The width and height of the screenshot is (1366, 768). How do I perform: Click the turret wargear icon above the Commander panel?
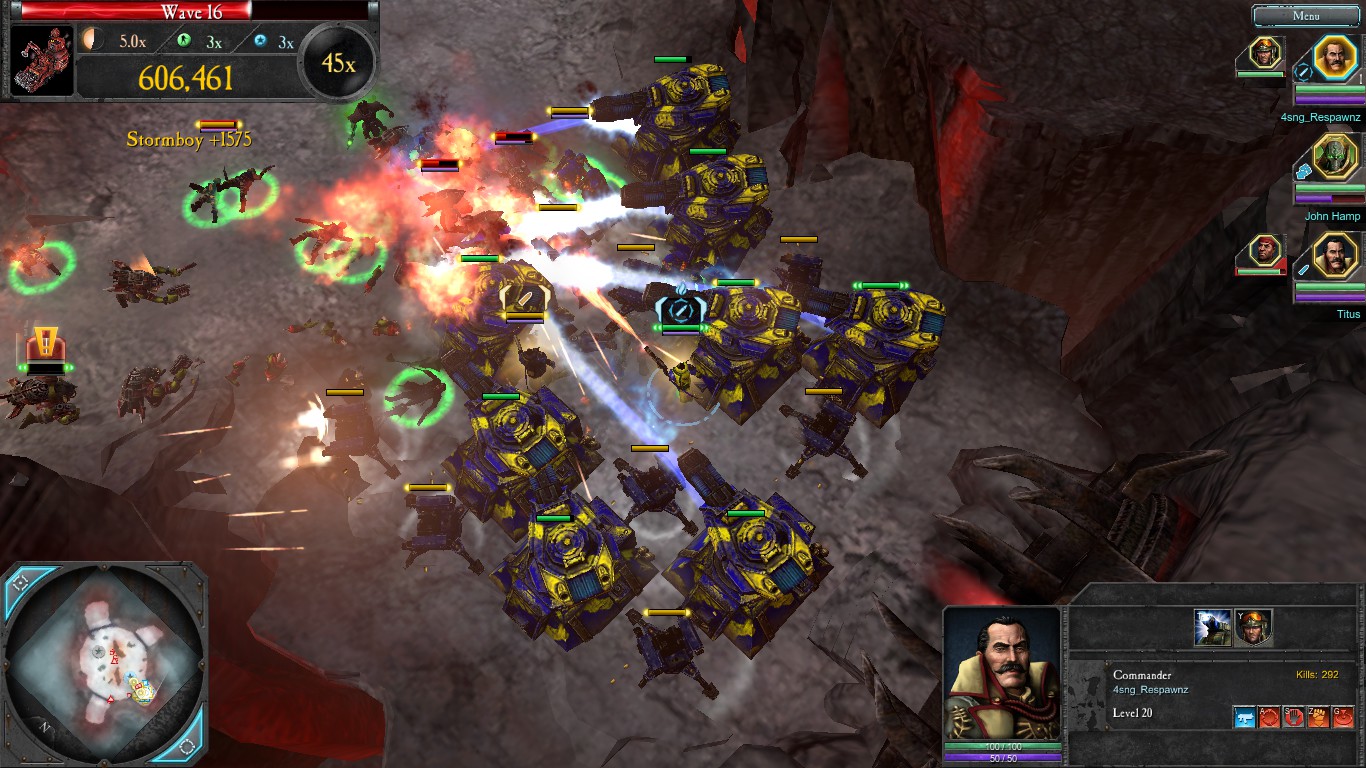(1212, 628)
